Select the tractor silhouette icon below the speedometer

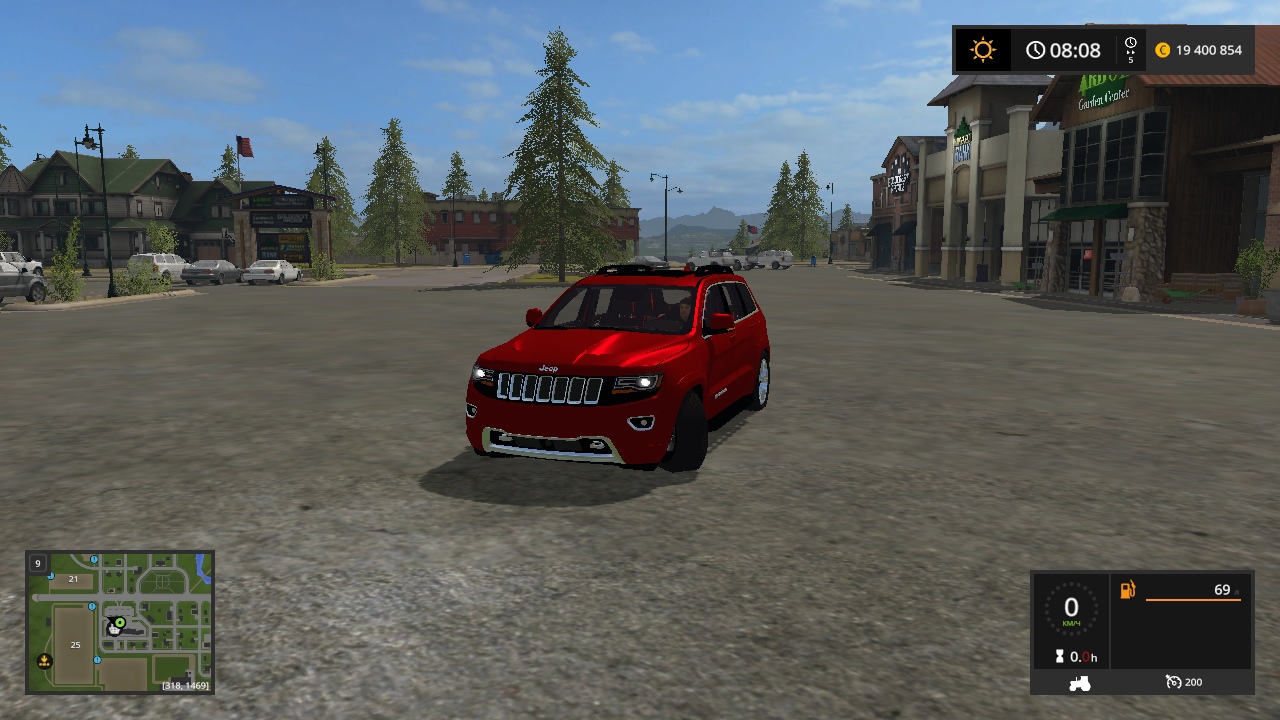(1080, 683)
